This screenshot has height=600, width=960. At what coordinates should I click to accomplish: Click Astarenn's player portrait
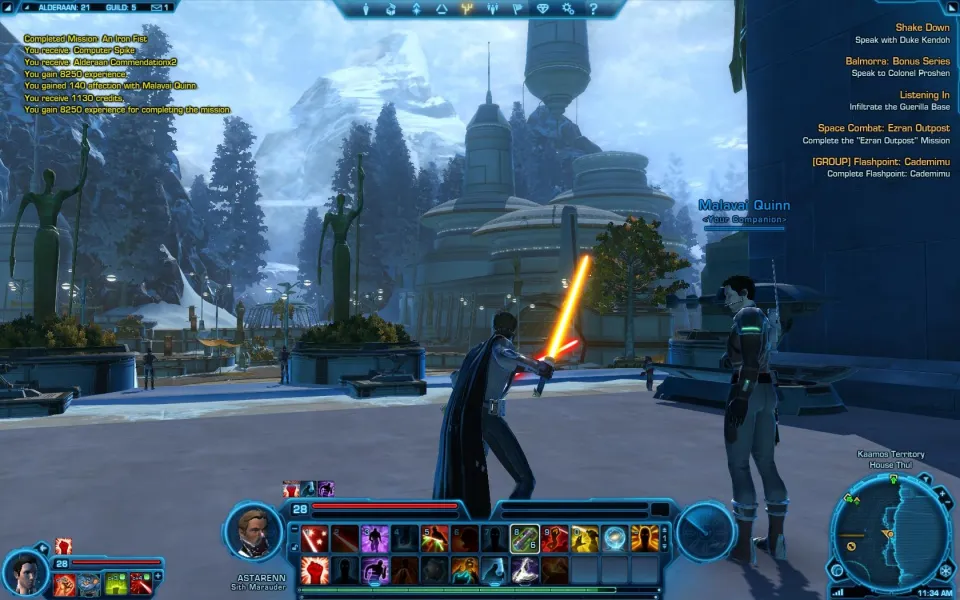click(253, 532)
